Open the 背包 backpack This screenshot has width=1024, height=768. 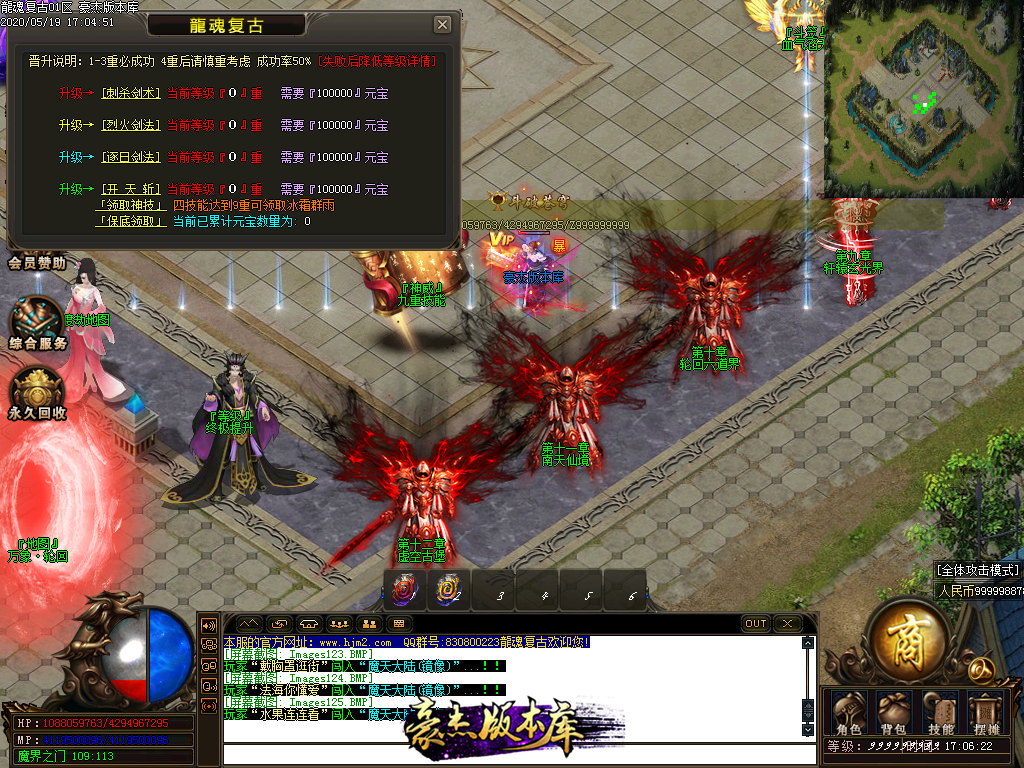click(893, 711)
